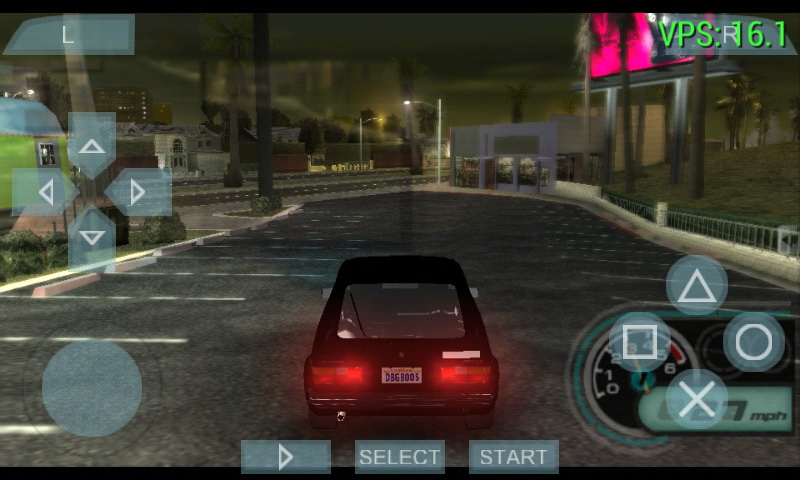This screenshot has width=800, height=480.
Task: Tap the cross action button
Action: tap(697, 399)
